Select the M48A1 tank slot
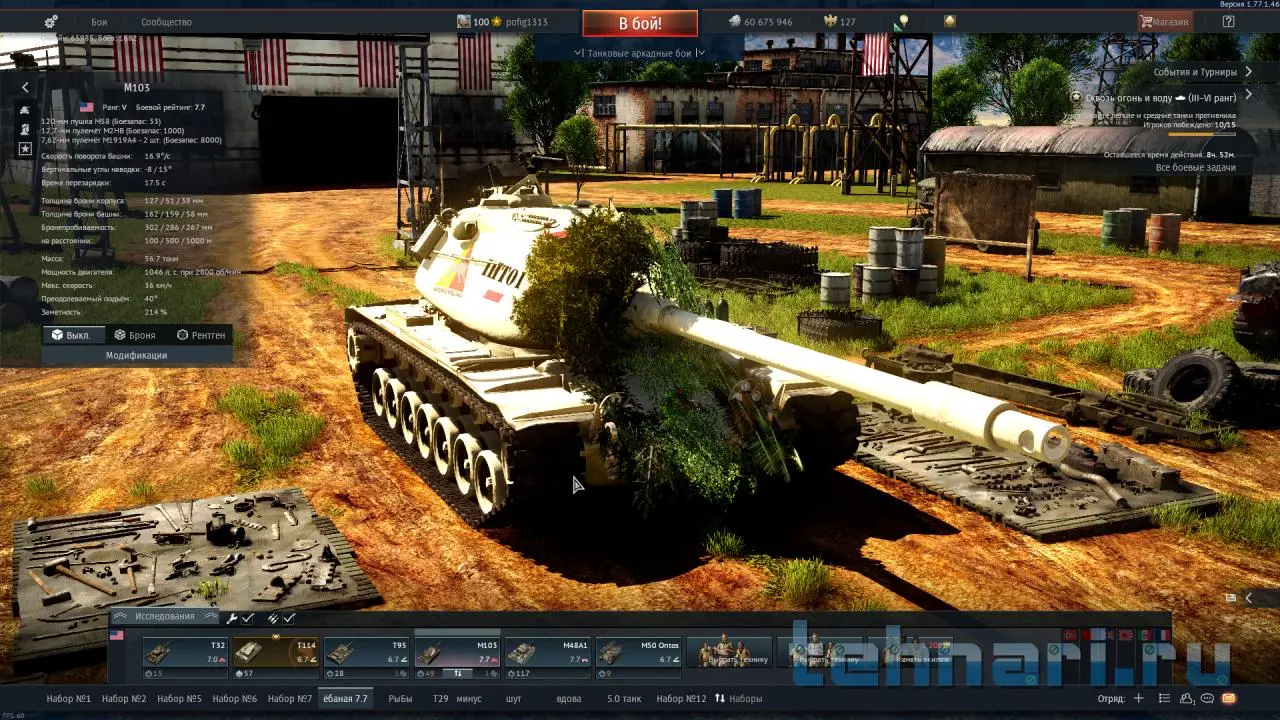The image size is (1280, 720). coord(548,653)
